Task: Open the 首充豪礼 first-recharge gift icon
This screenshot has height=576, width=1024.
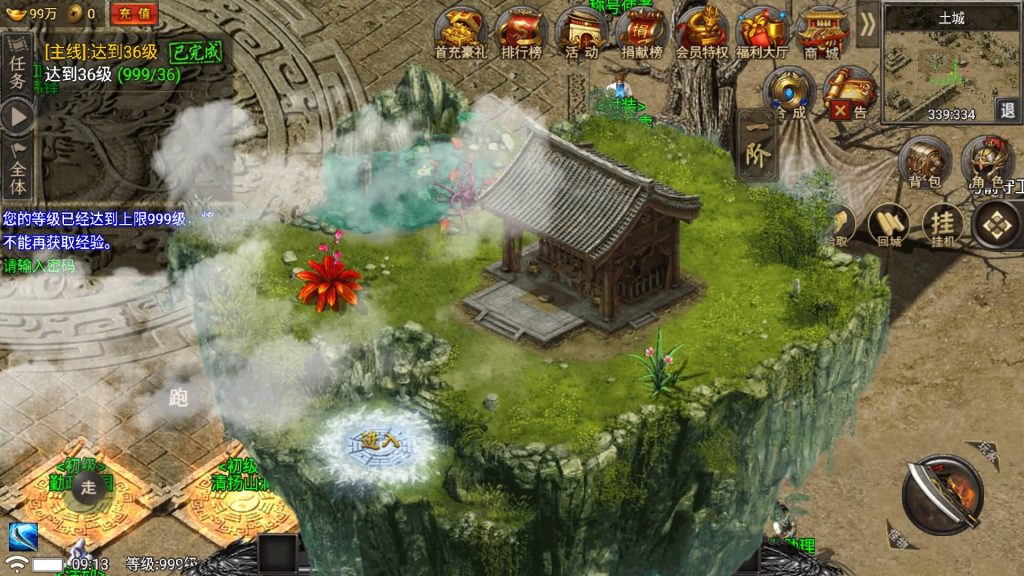Action: (x=461, y=32)
